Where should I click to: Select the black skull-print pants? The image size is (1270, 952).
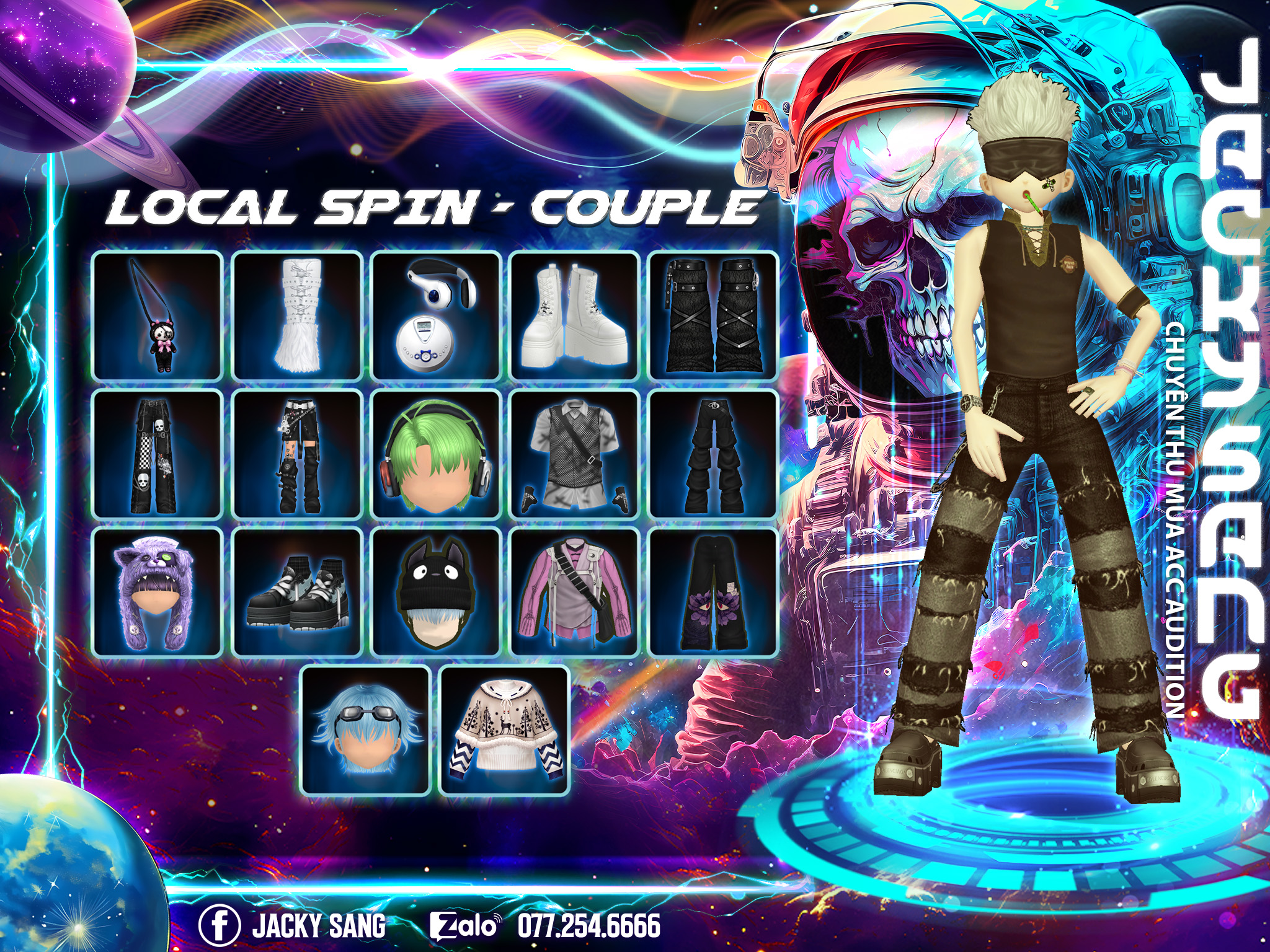pyautogui.click(x=158, y=454)
